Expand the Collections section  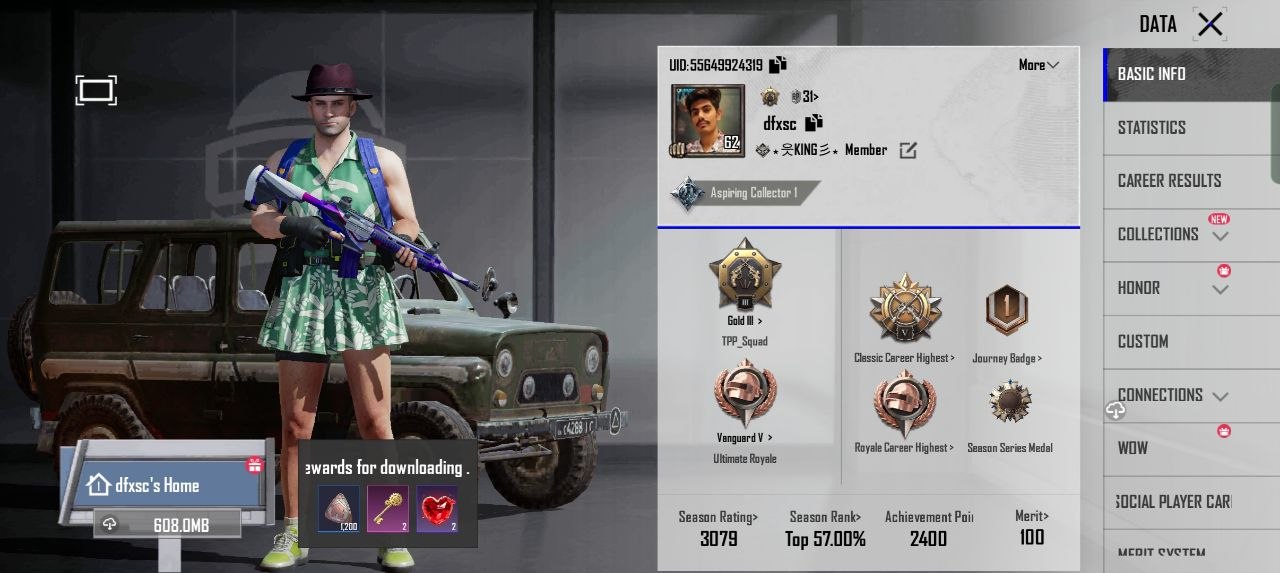(x=1219, y=236)
